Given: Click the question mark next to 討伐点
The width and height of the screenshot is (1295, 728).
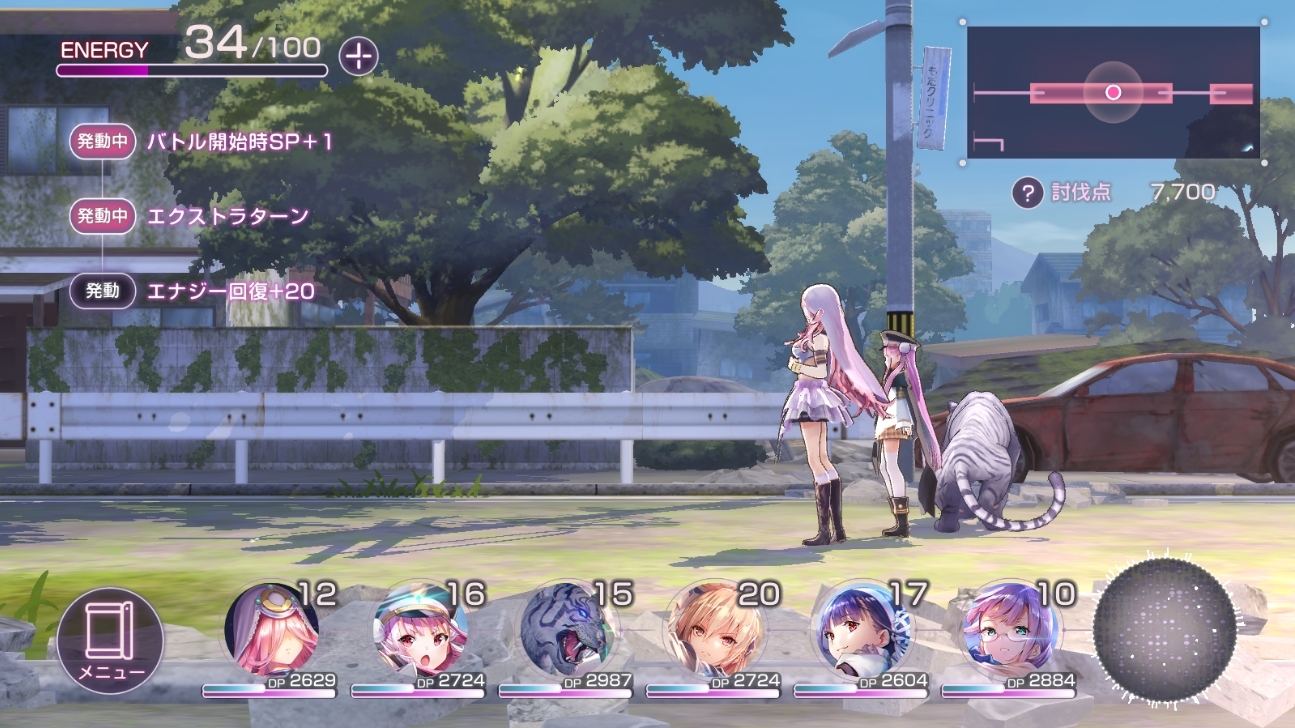Looking at the screenshot, I should [x=1027, y=192].
